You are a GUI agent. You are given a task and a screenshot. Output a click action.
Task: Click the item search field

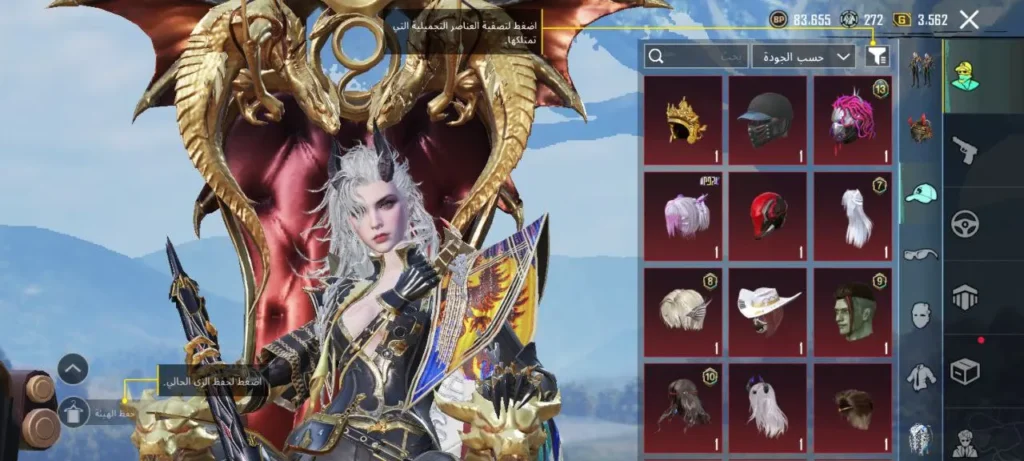pos(695,57)
